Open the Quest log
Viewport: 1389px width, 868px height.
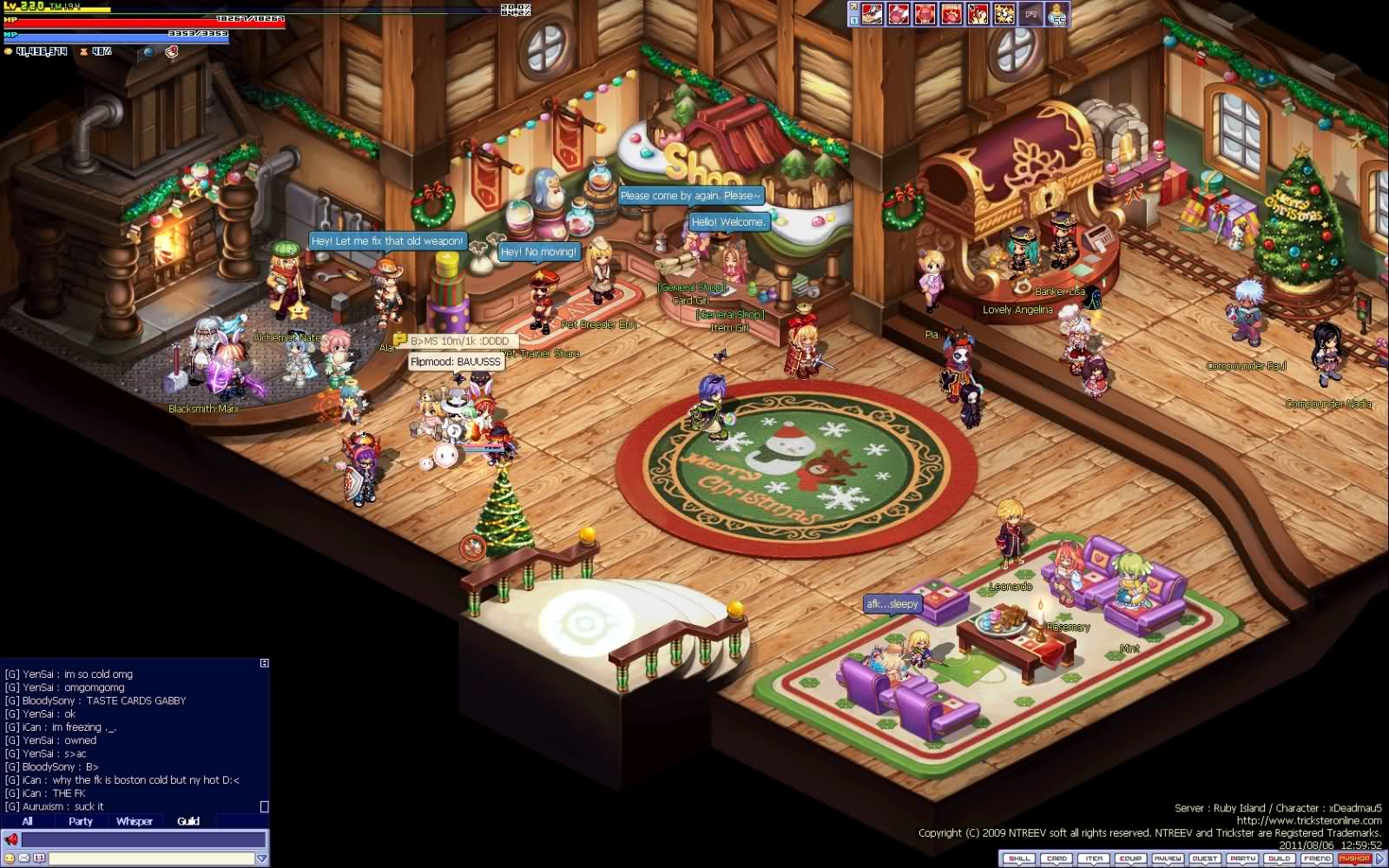(x=1205, y=858)
